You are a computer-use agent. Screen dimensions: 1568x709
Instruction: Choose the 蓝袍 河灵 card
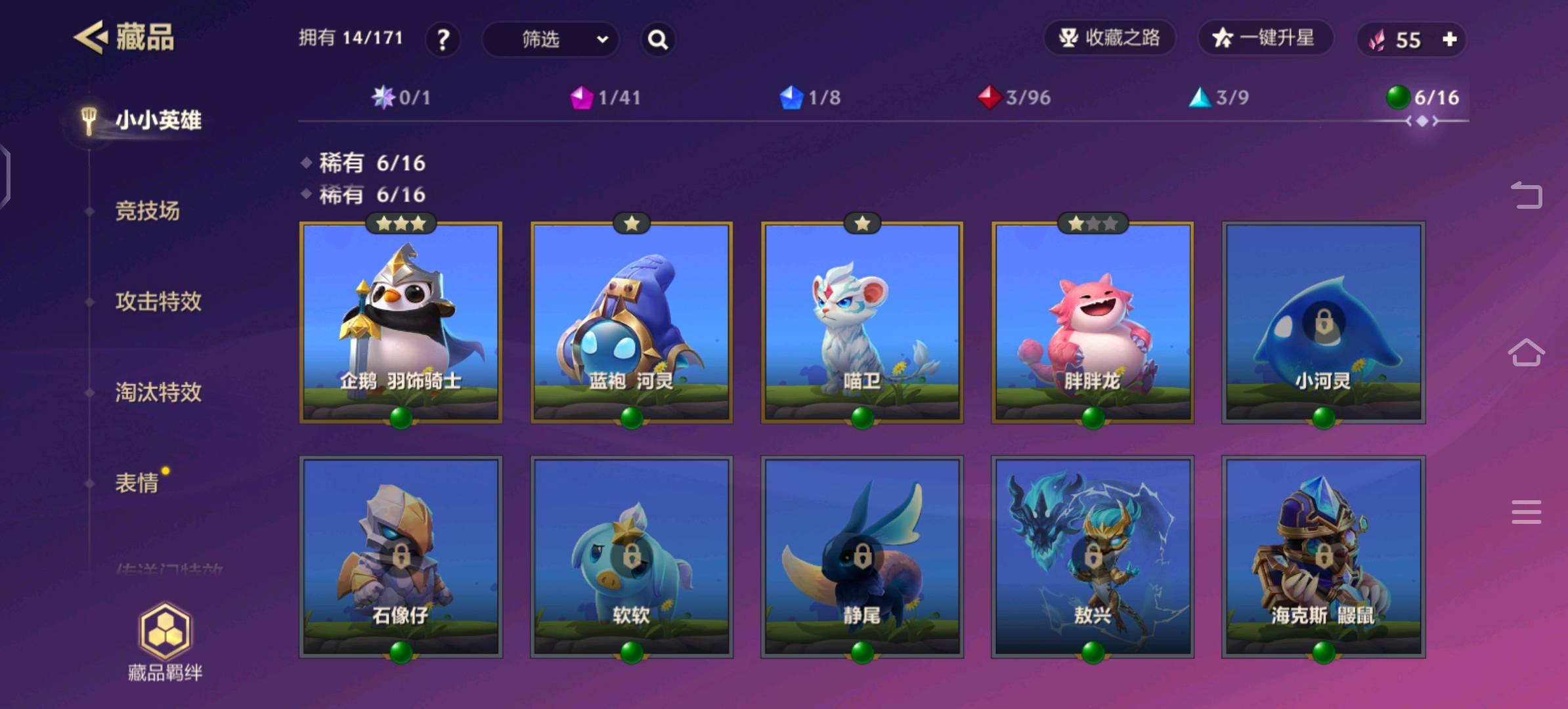pyautogui.click(x=631, y=322)
